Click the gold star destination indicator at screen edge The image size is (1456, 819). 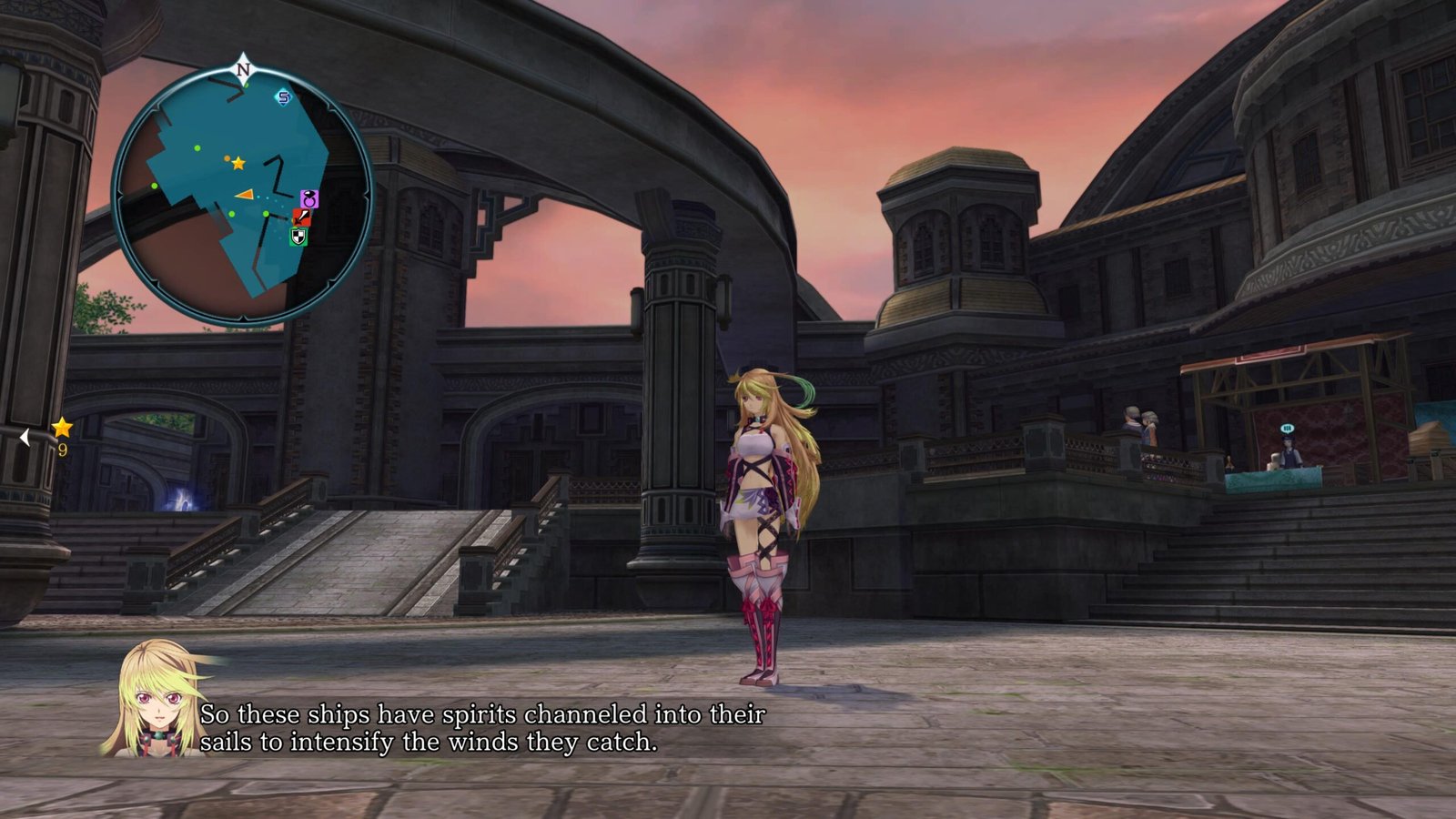click(x=62, y=427)
